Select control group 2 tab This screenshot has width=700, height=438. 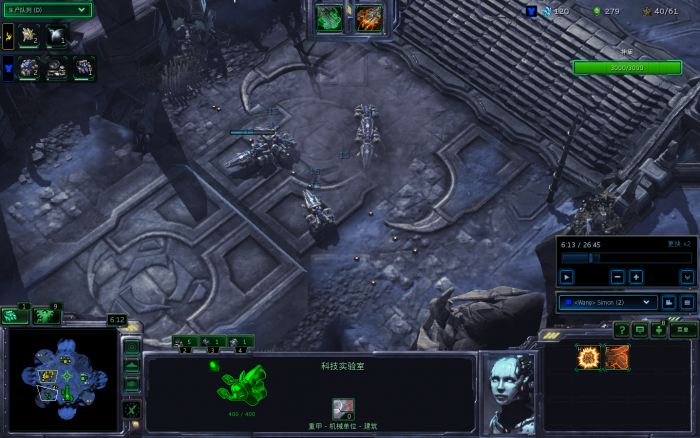click(x=183, y=343)
